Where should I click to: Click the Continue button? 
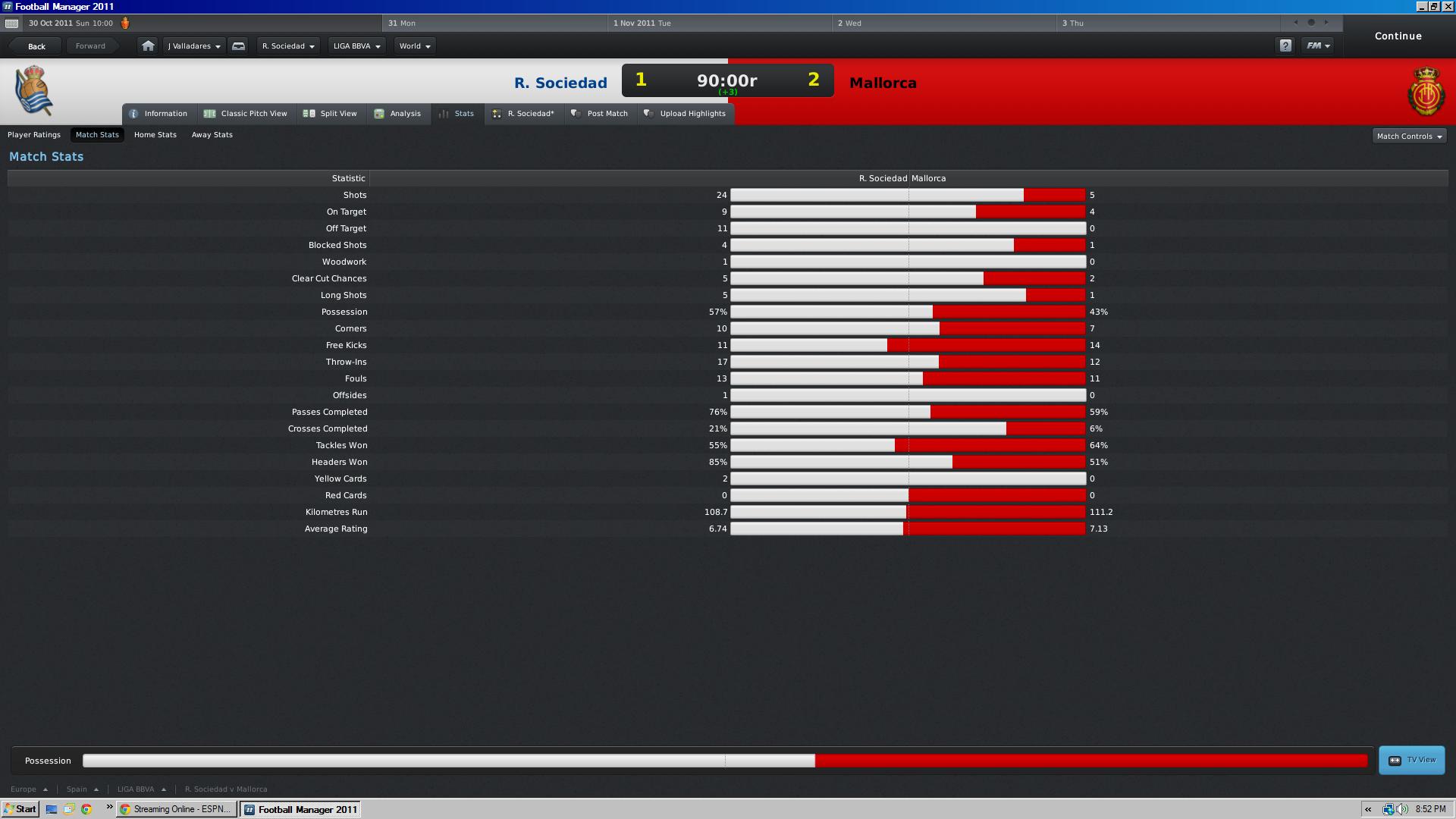tap(1398, 36)
